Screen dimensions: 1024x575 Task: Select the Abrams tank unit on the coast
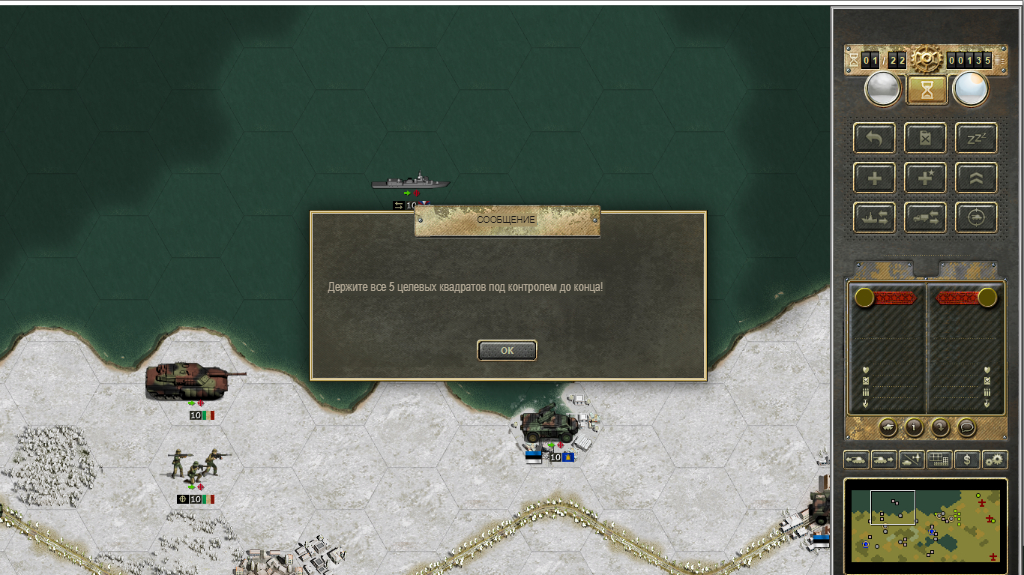coord(192,380)
